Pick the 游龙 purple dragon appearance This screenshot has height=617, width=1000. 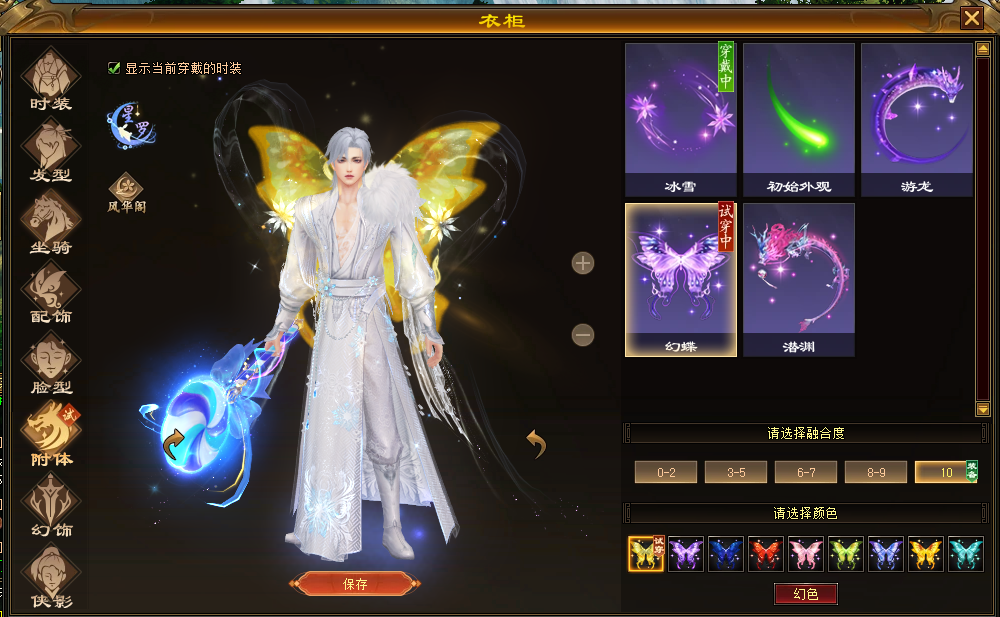coord(916,119)
